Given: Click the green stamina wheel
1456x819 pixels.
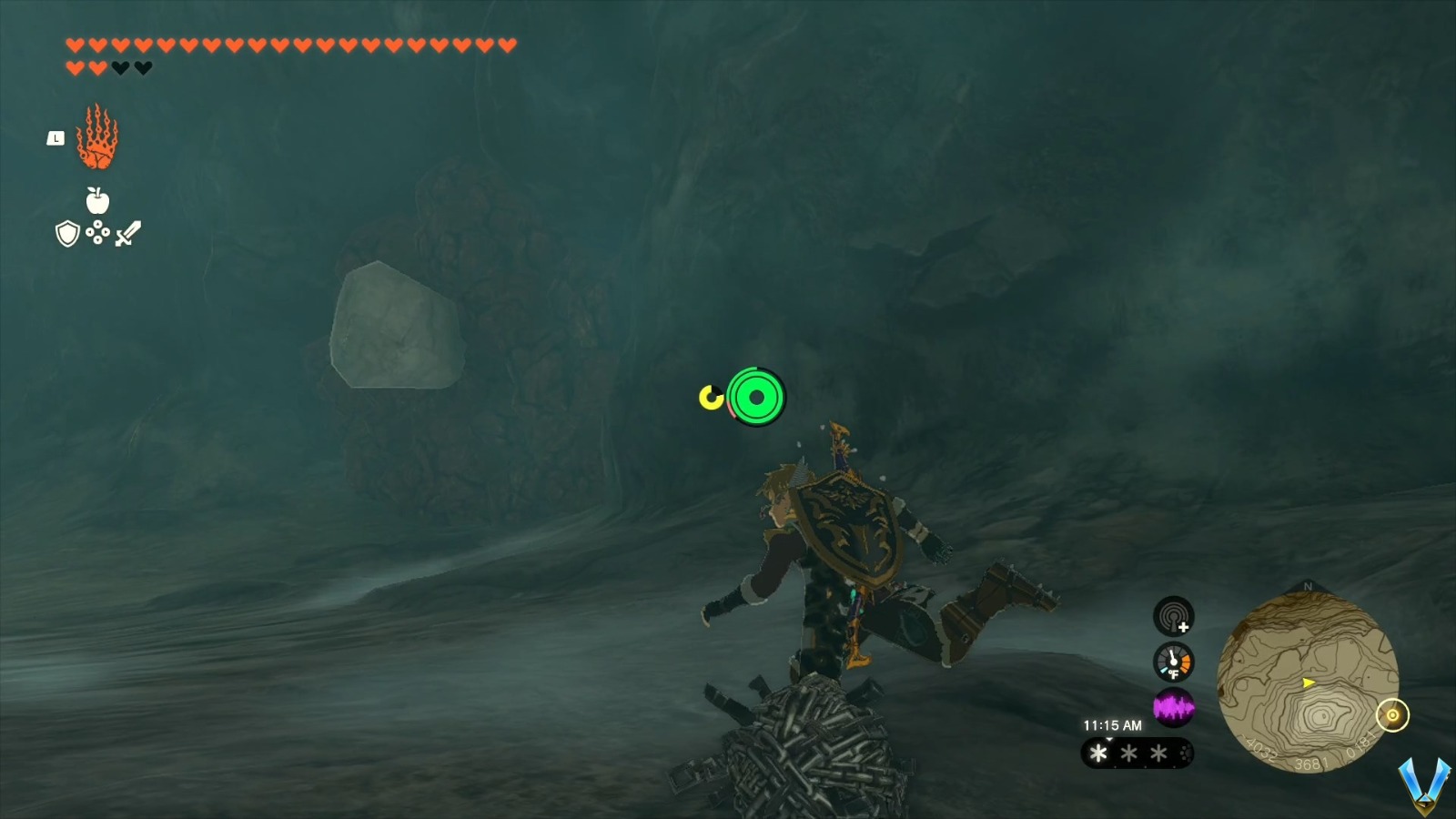Looking at the screenshot, I should click(x=754, y=395).
